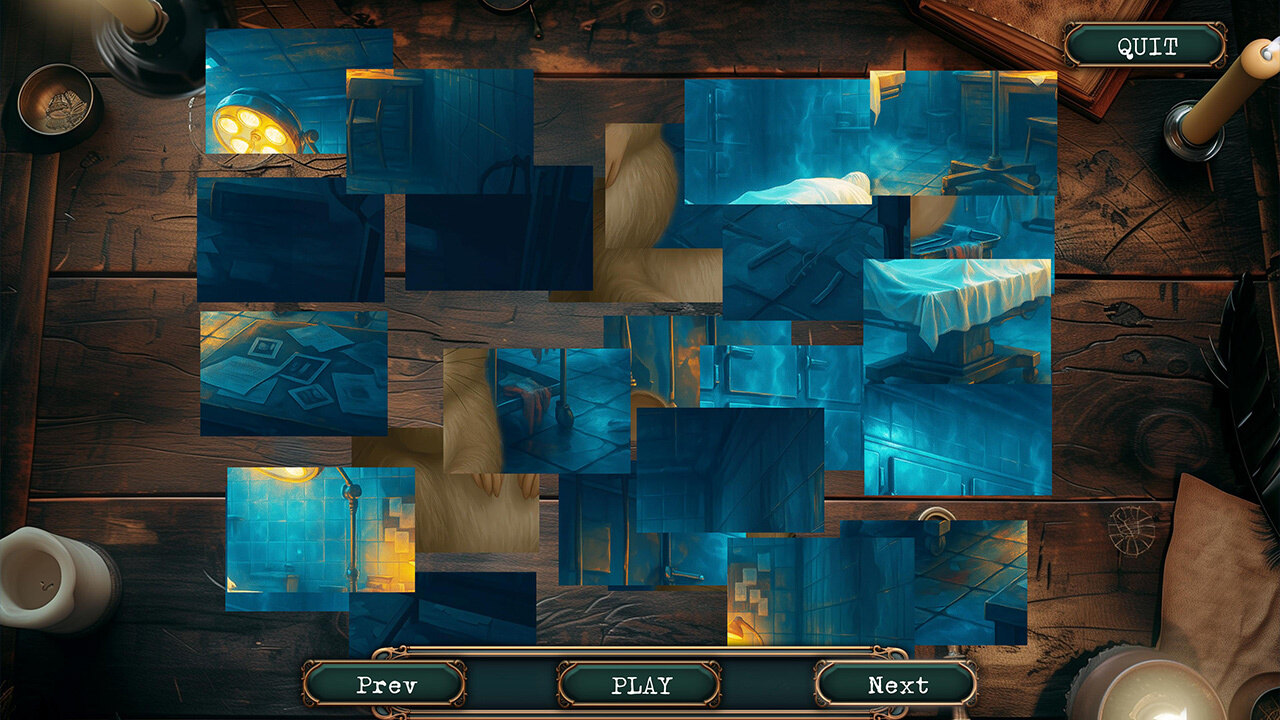Choose the piece showing the cloth-draped table
The width and height of the screenshot is (1280, 720).
(x=957, y=320)
